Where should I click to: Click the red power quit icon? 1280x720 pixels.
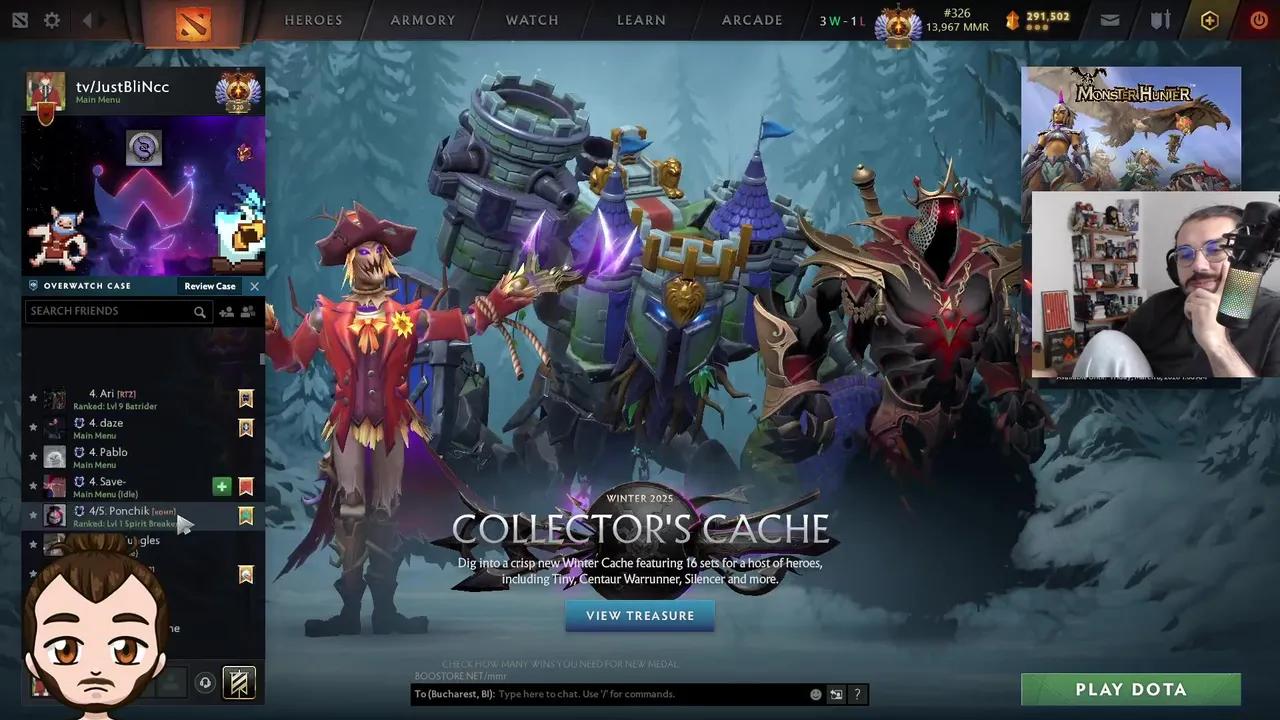(1258, 19)
